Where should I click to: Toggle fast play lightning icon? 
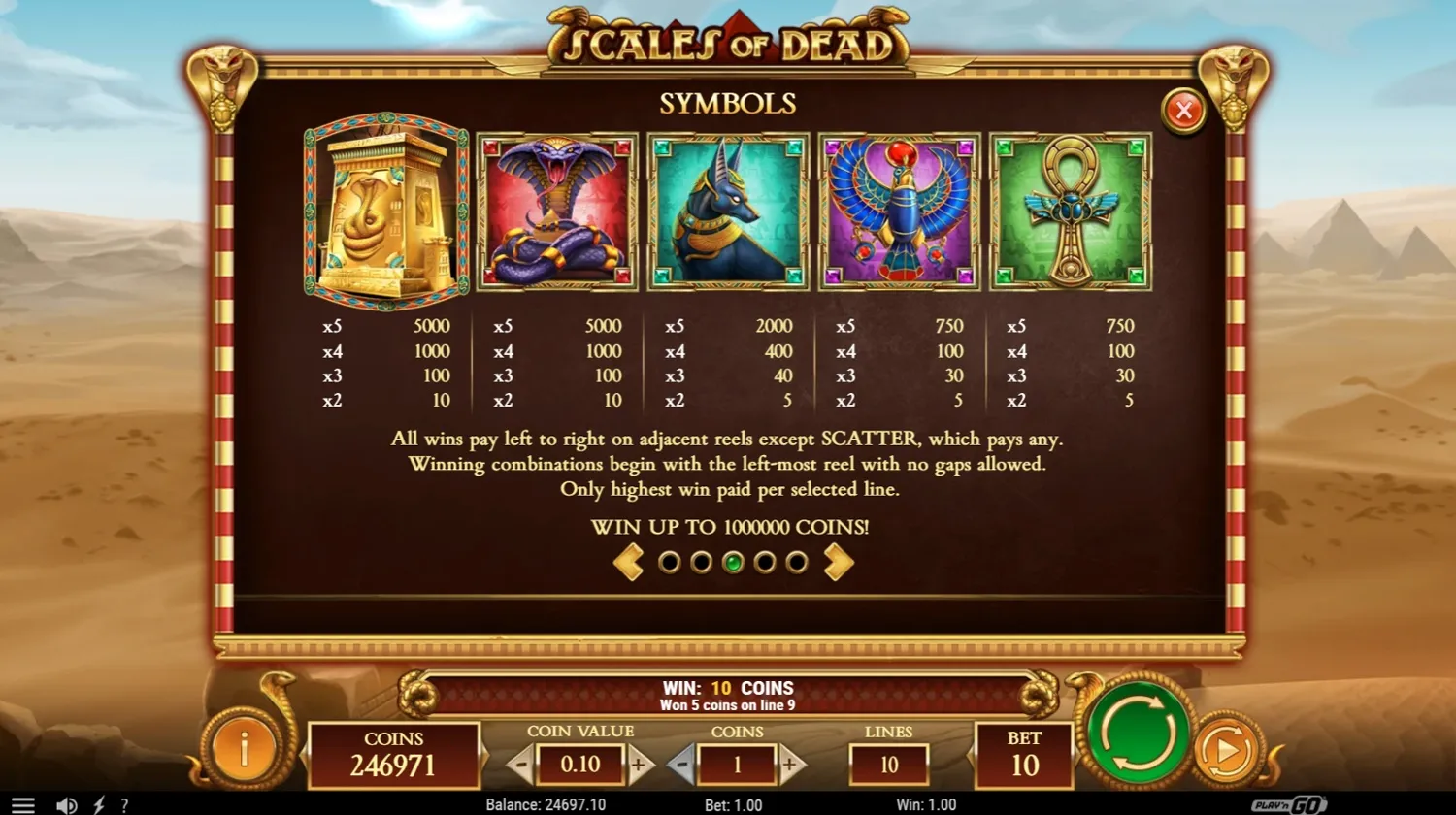98,804
